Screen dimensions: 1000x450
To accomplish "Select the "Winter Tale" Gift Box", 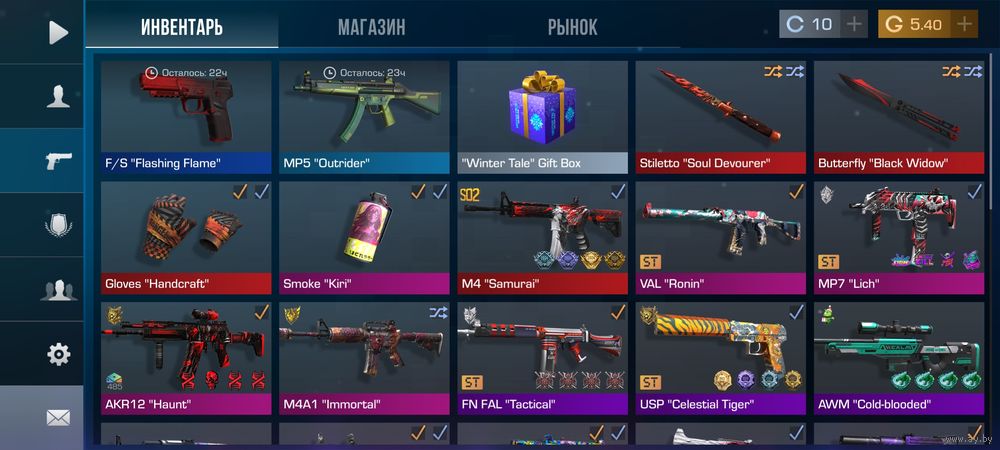I will coord(542,115).
